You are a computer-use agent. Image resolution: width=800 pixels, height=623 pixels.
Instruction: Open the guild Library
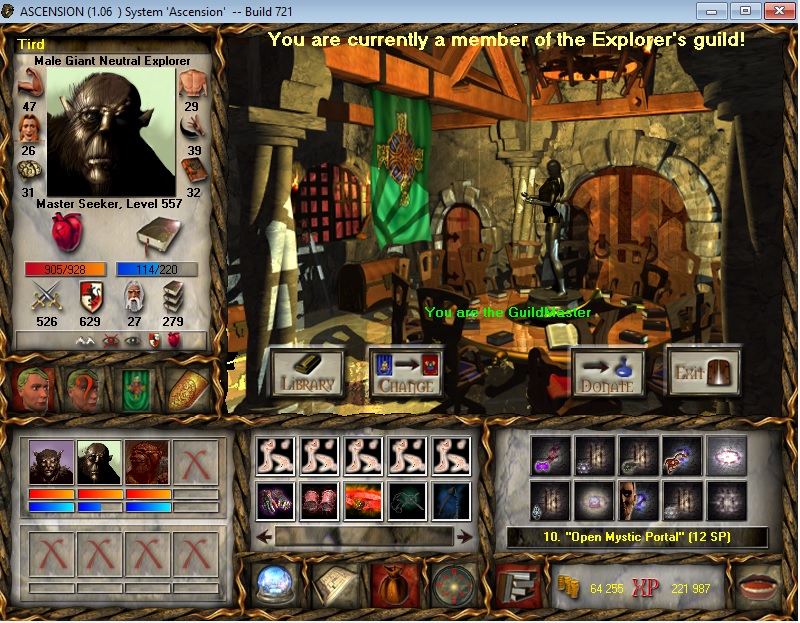coord(307,372)
